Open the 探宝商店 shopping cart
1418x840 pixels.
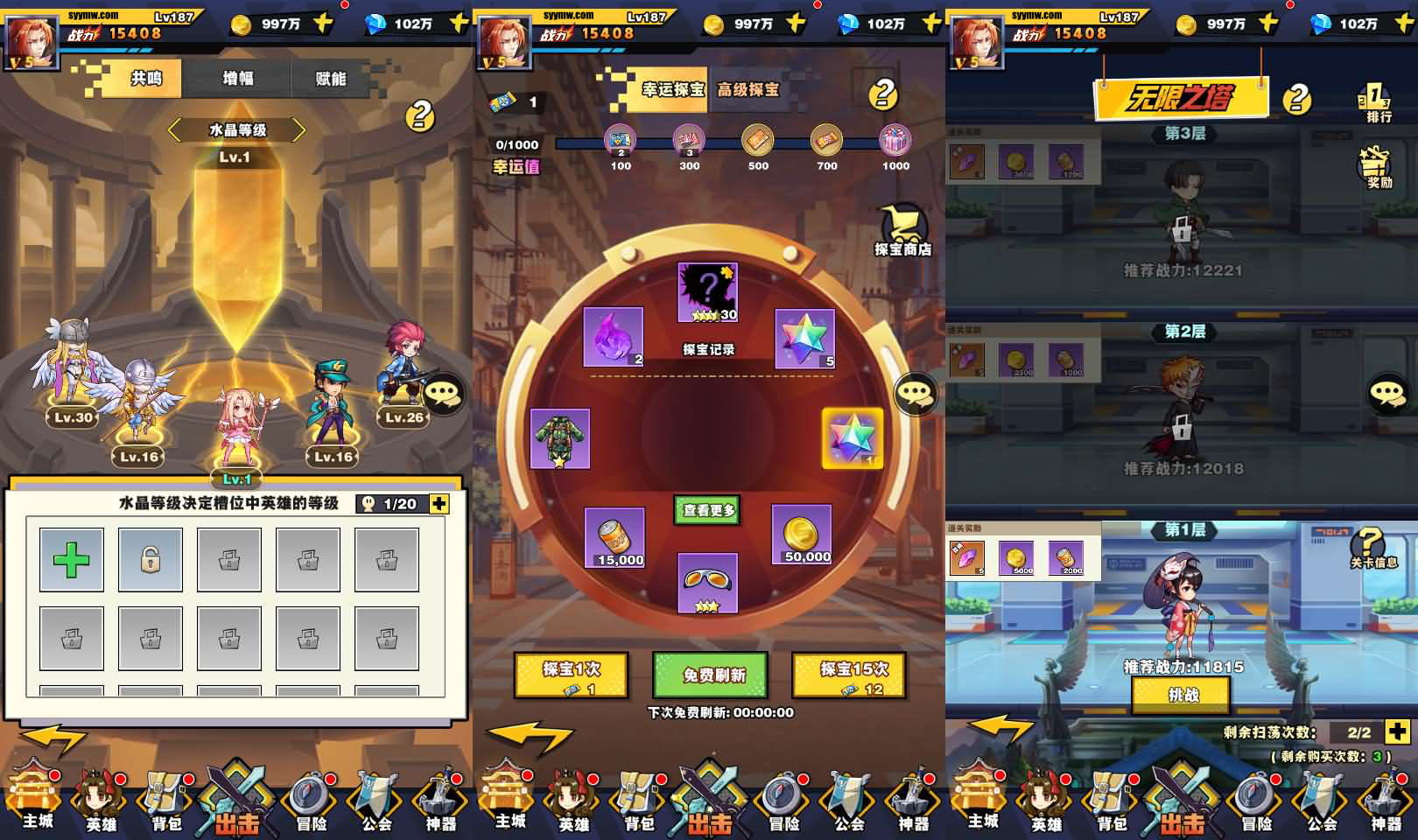tap(902, 230)
